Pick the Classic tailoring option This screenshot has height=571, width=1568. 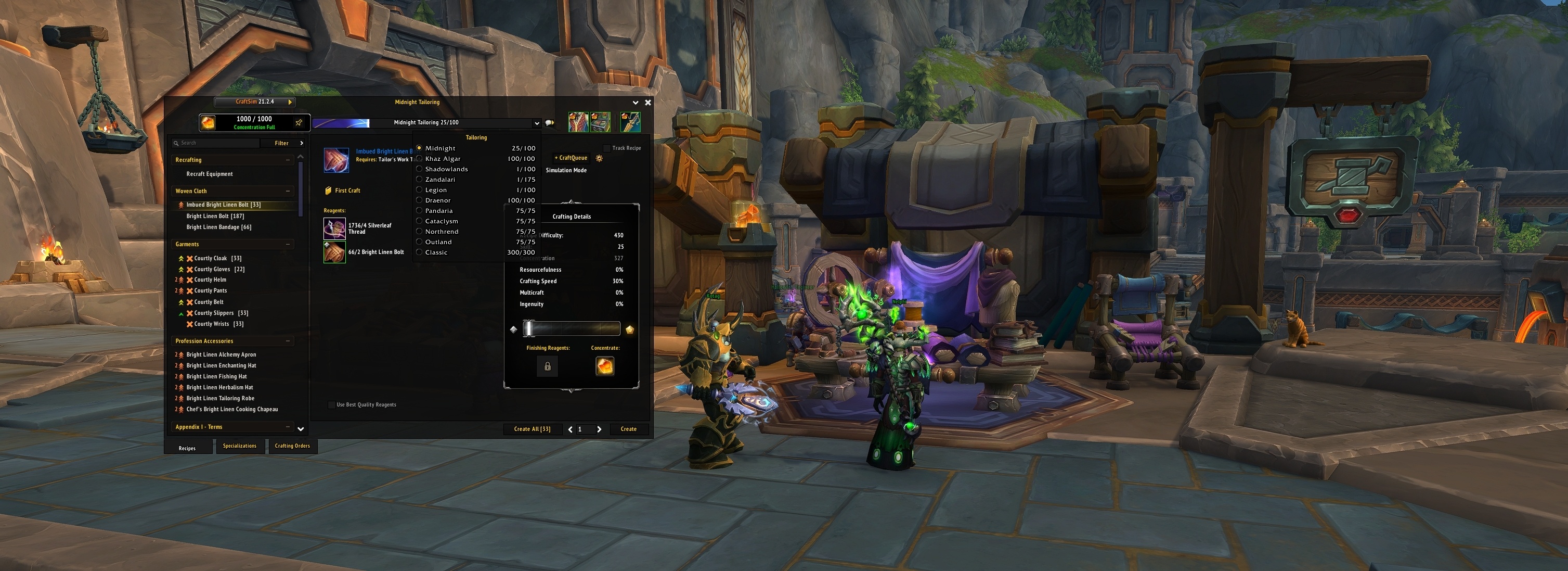(436, 252)
